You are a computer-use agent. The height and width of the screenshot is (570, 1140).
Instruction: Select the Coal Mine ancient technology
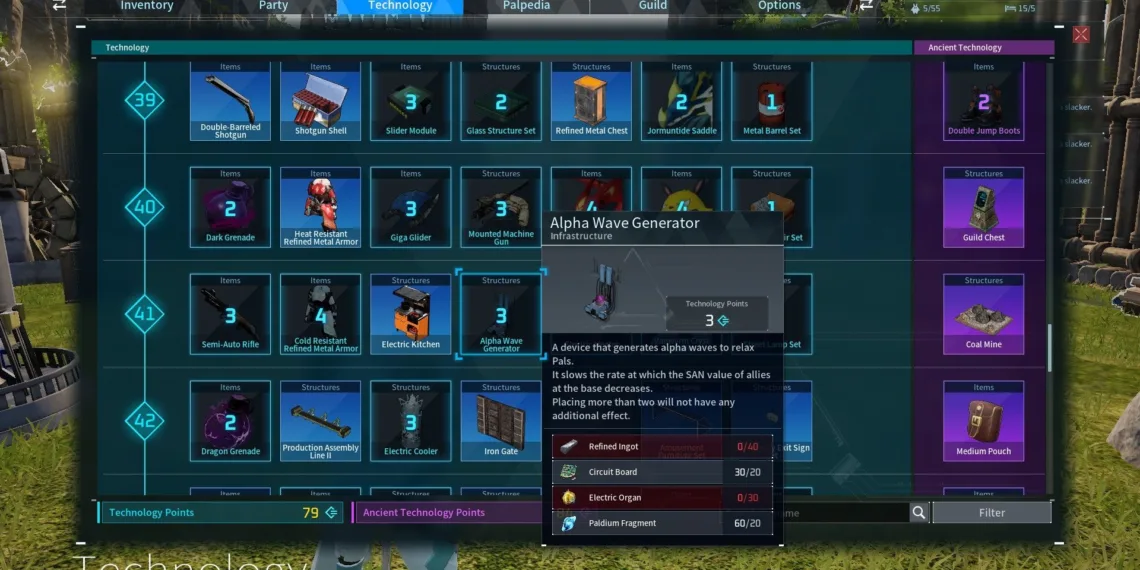(x=983, y=314)
